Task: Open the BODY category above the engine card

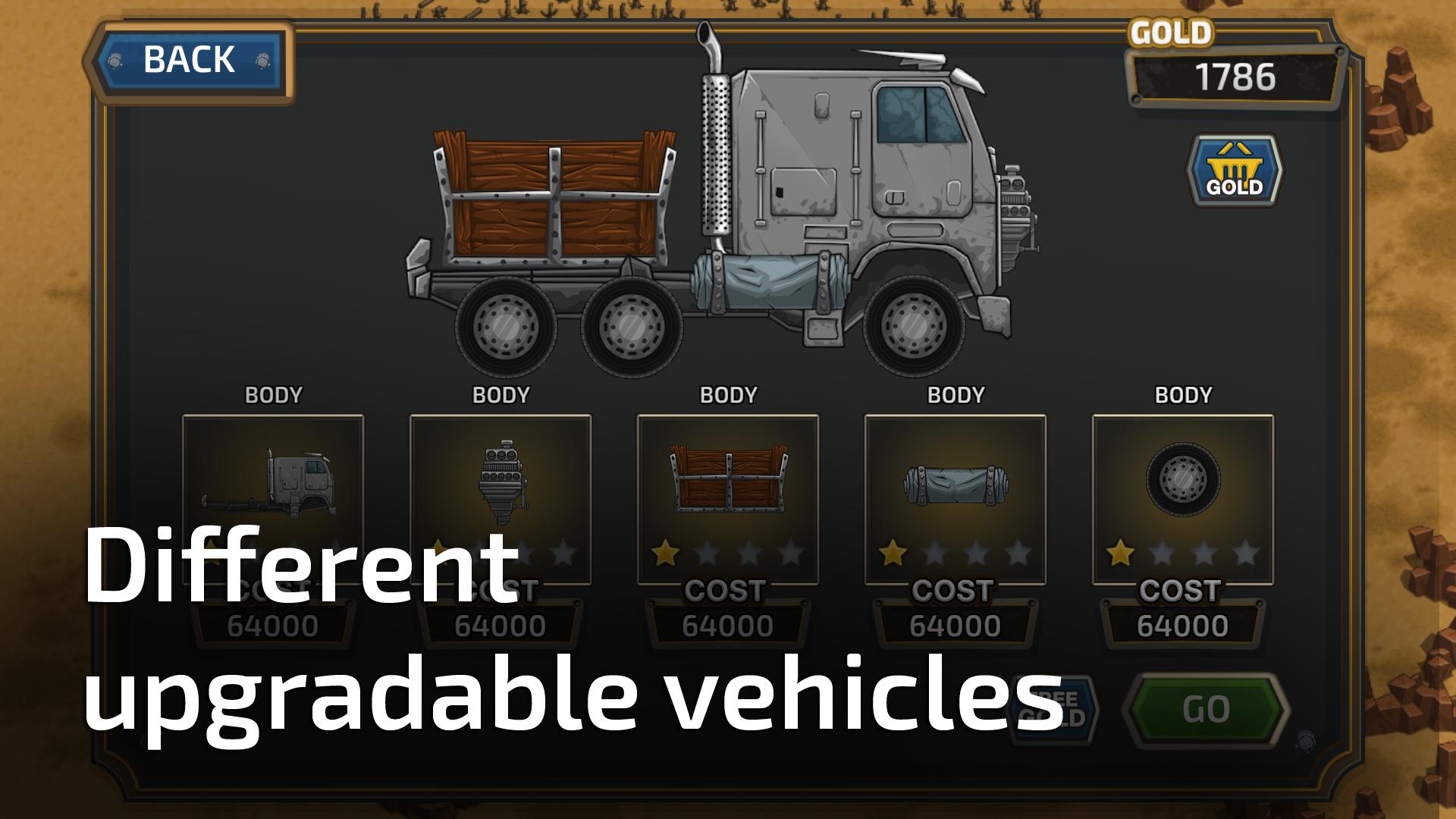Action: (502, 395)
